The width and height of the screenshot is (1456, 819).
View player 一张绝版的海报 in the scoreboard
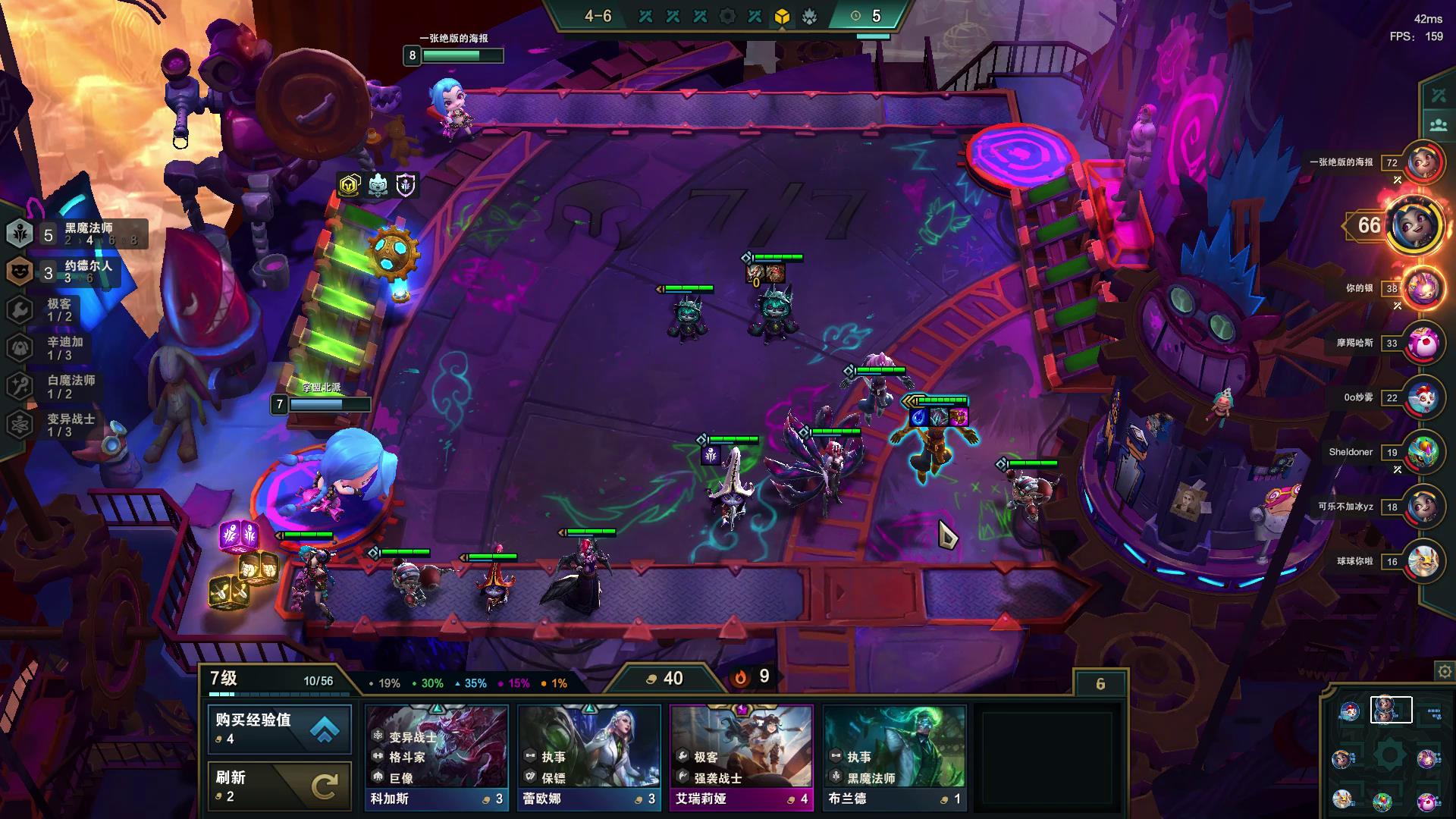[x=1423, y=162]
